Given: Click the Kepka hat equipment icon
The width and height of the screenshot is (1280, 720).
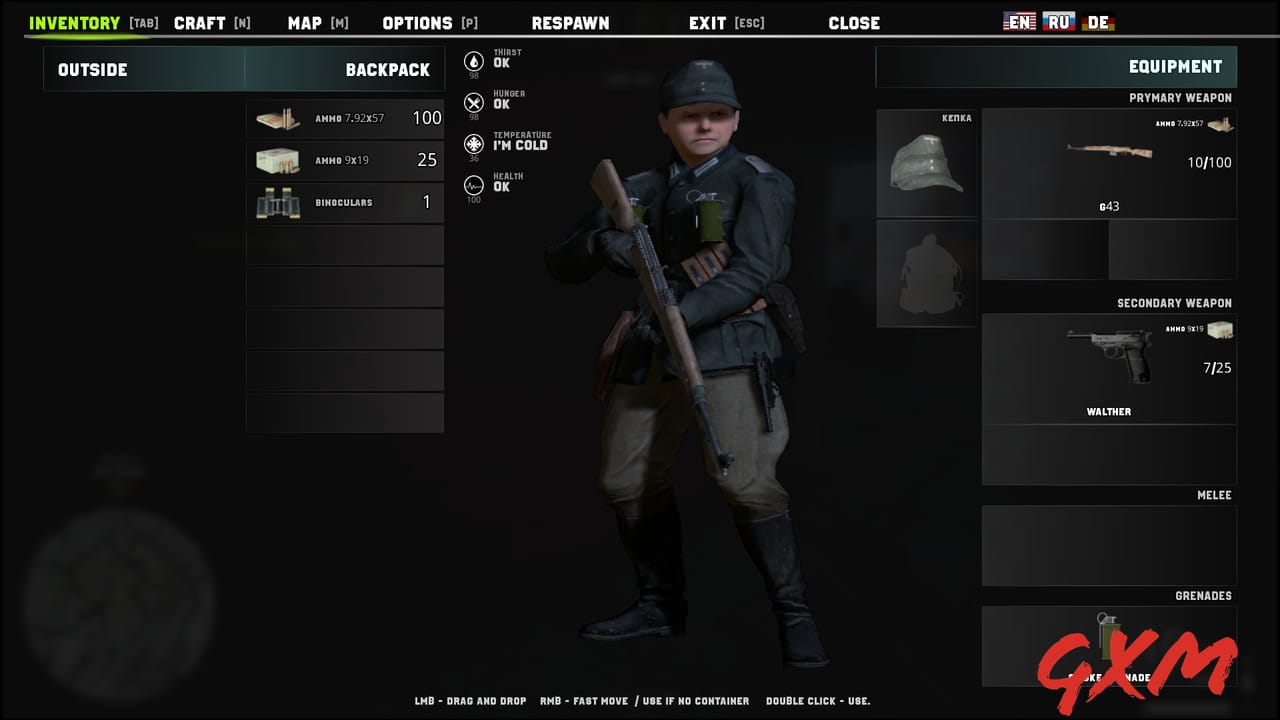Looking at the screenshot, I should tap(926, 163).
